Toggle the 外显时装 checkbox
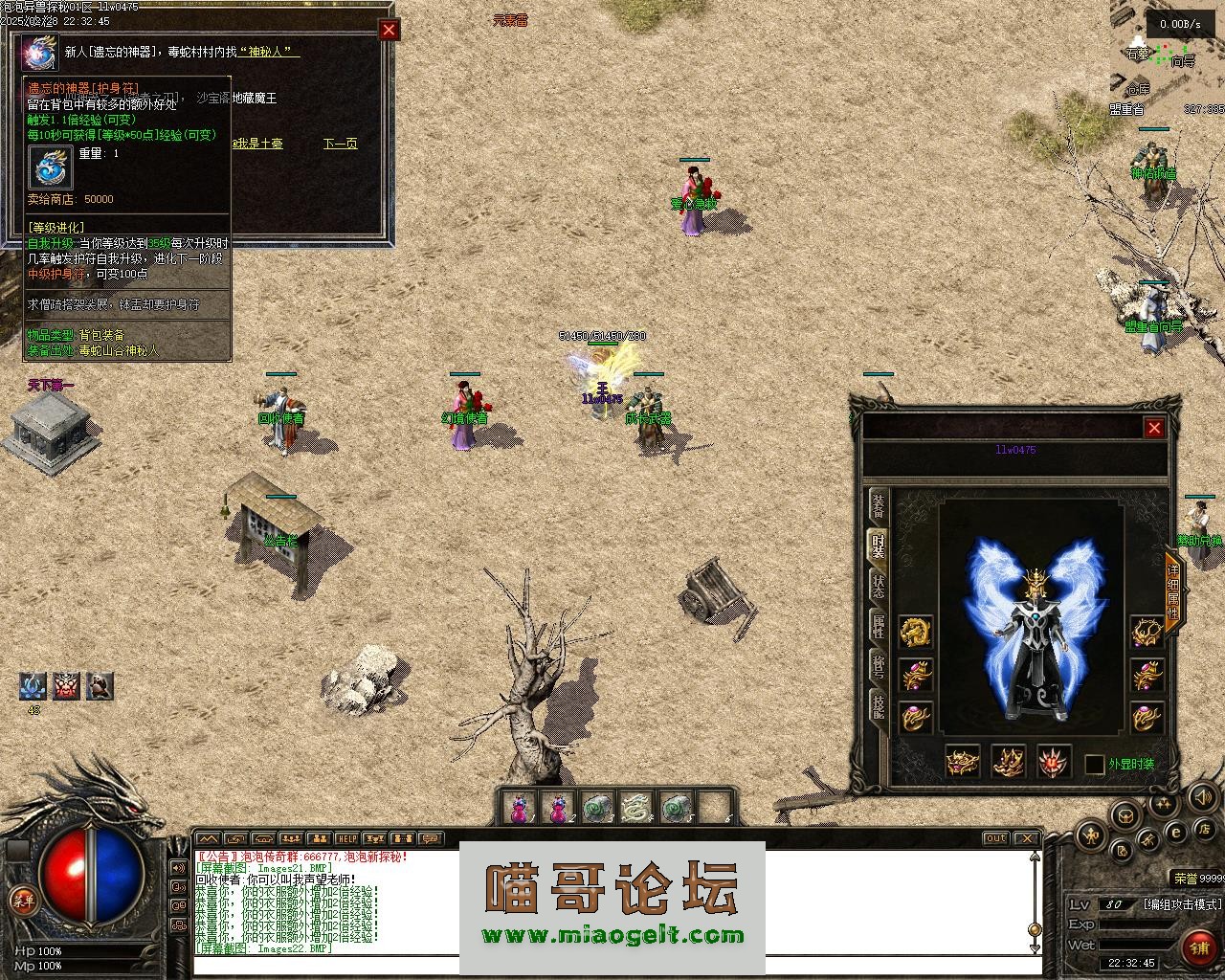 (x=1095, y=765)
